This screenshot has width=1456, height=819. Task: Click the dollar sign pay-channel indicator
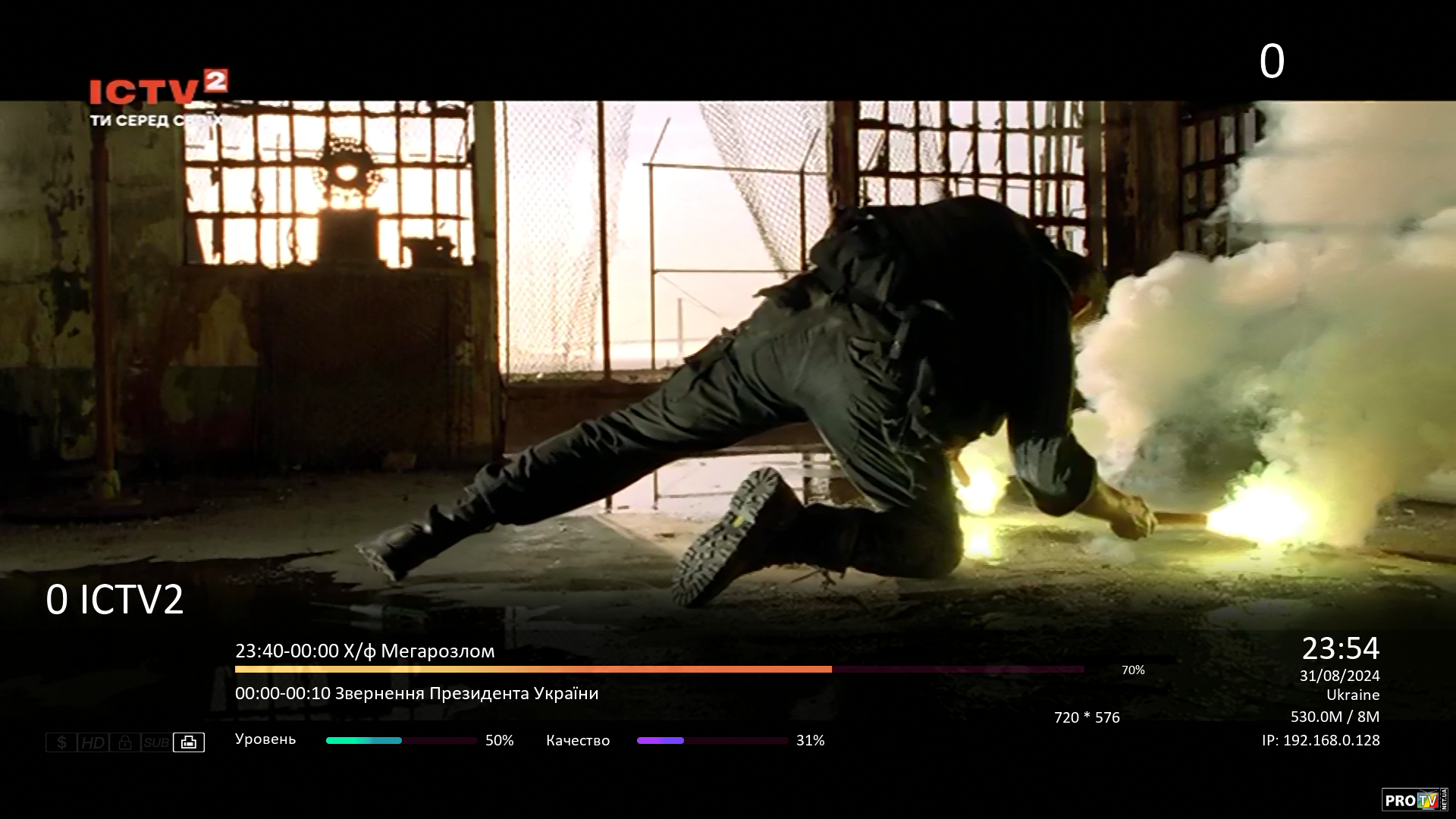point(61,742)
